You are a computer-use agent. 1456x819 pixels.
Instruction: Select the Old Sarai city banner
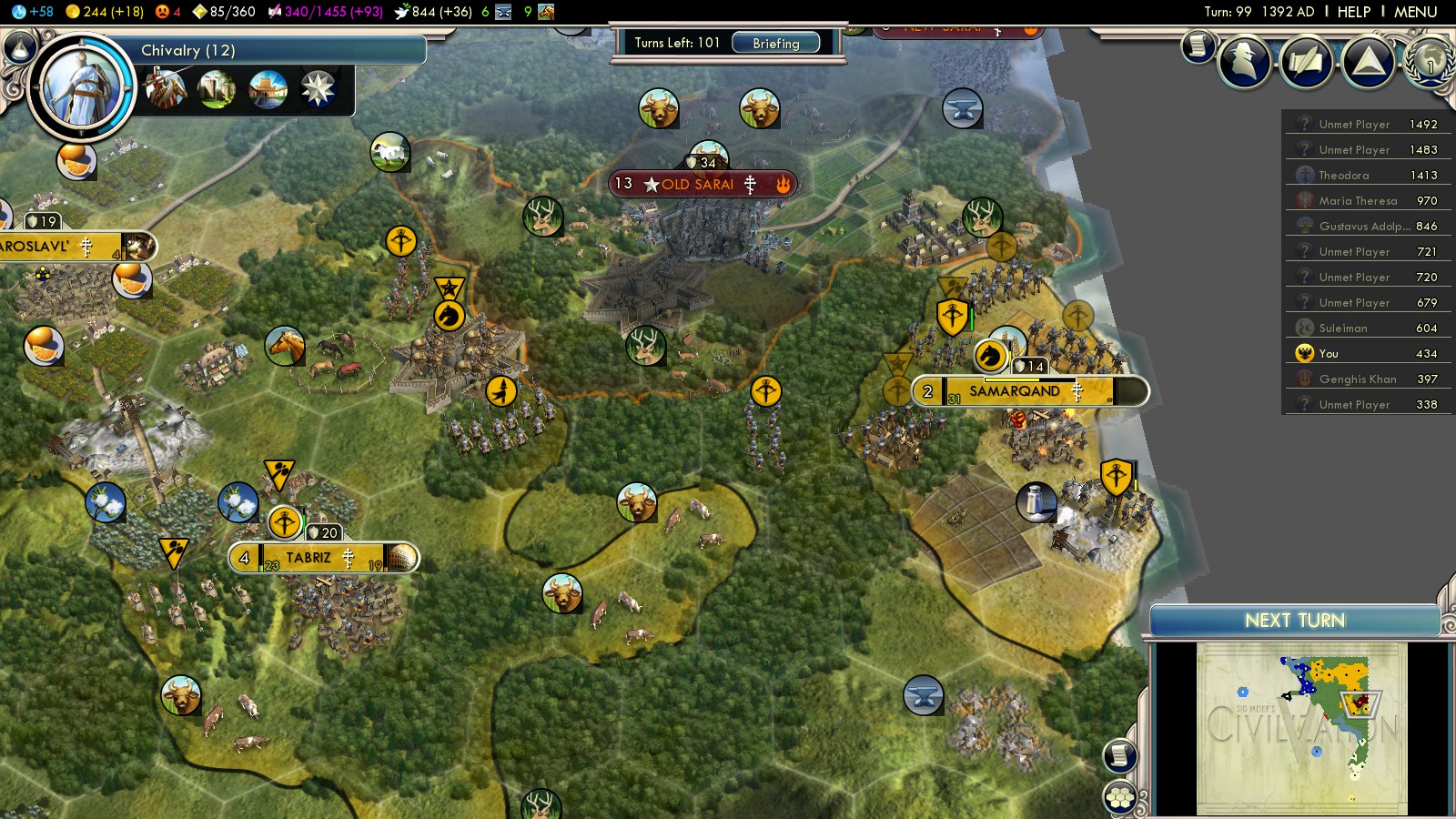coord(698,184)
